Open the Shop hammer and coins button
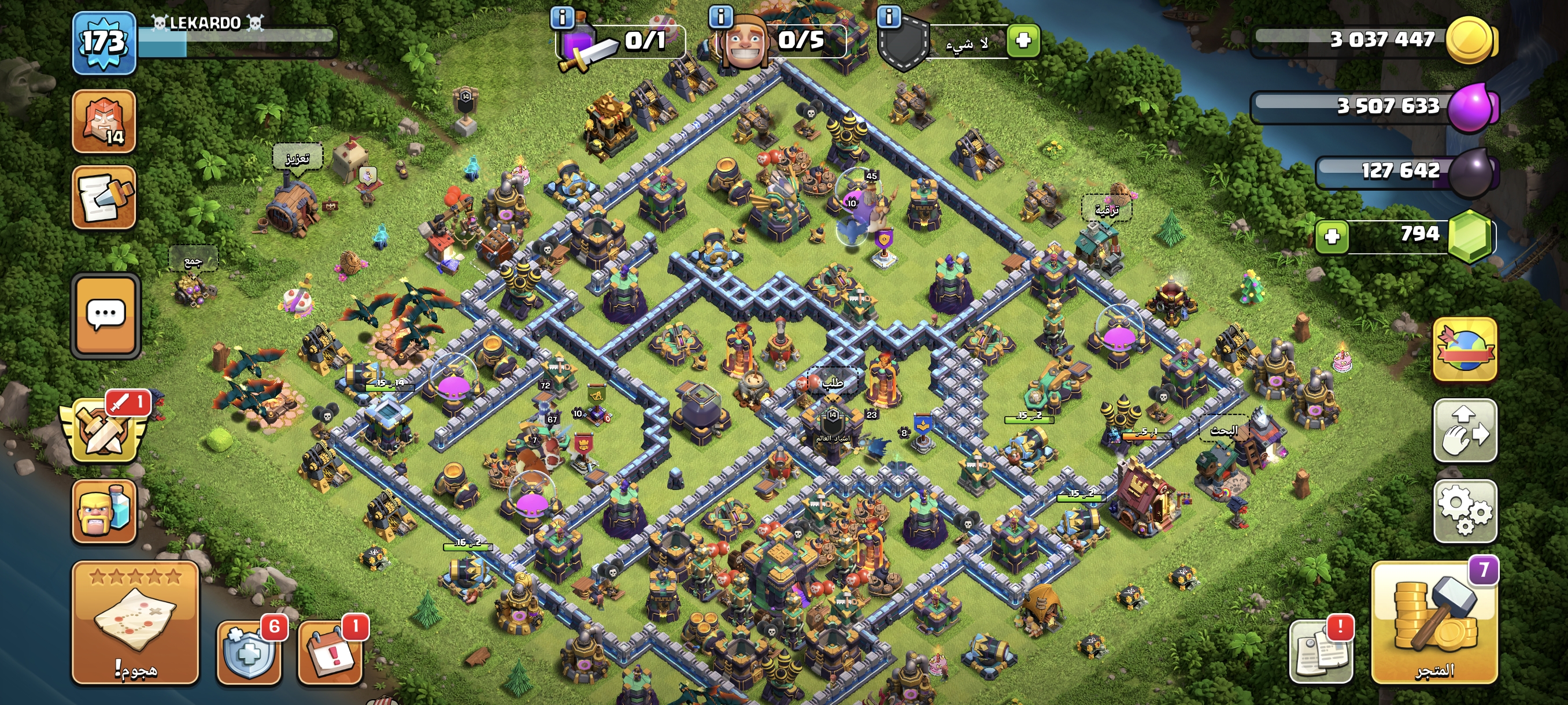The image size is (1568, 705). 1434,622
